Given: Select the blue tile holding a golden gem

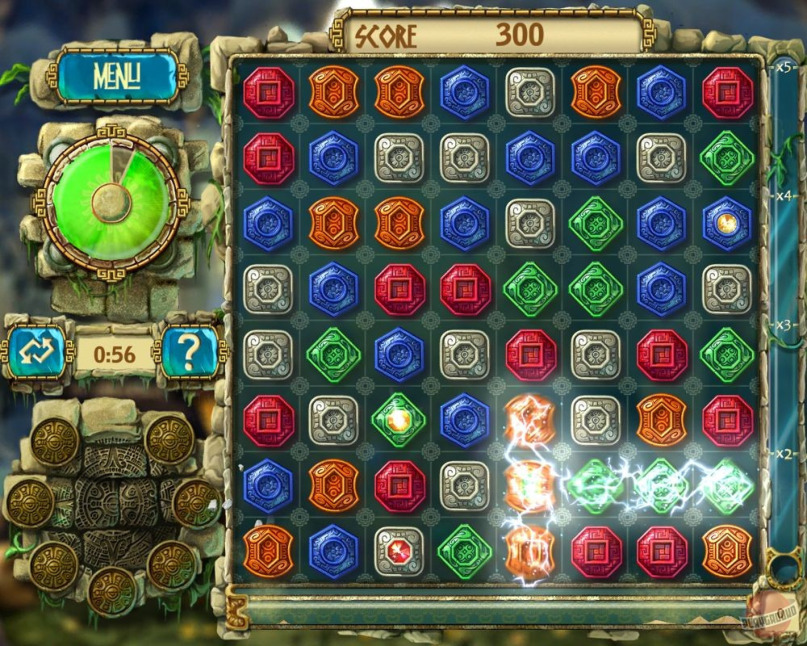Looking at the screenshot, I should tap(727, 222).
